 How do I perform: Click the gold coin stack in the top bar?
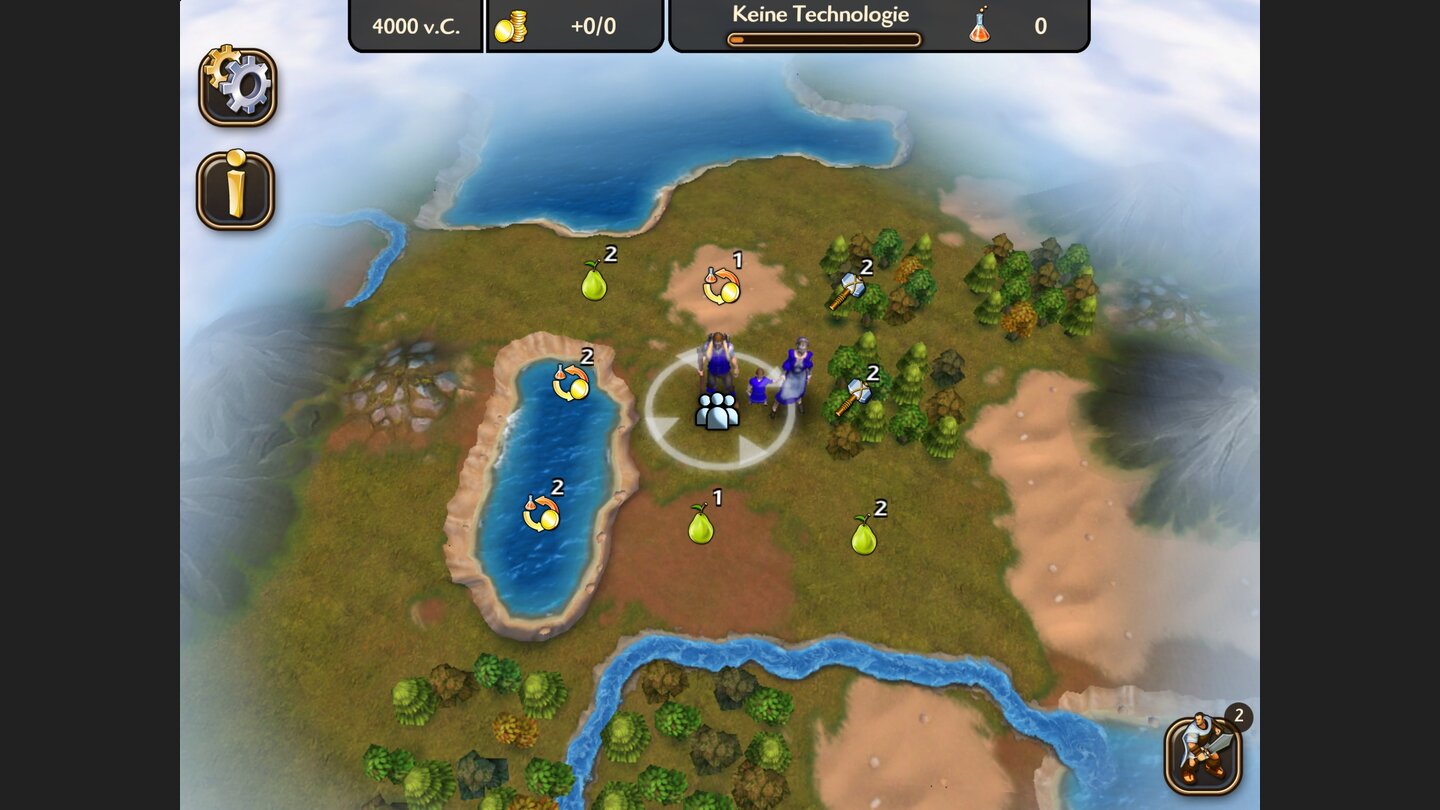[x=509, y=26]
